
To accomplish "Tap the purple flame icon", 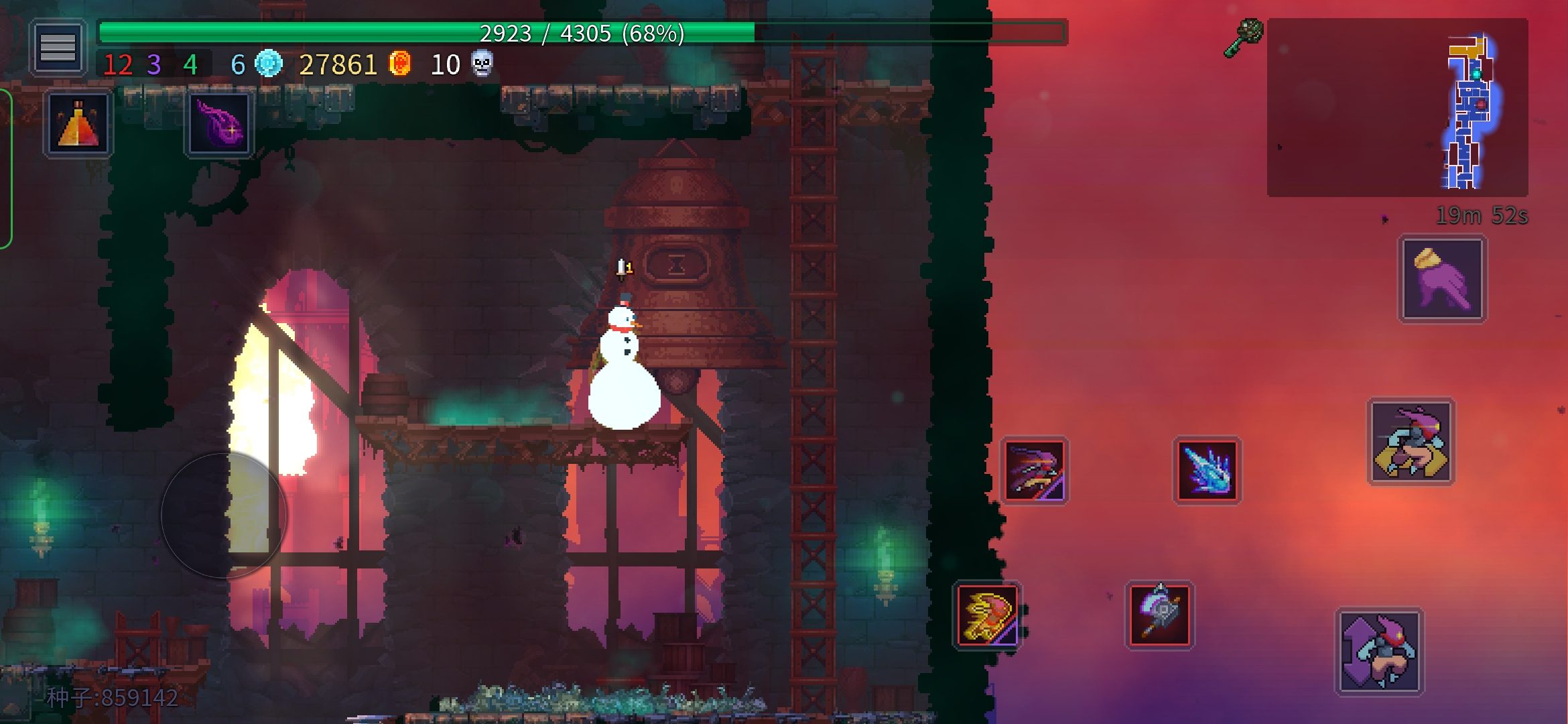I will (219, 125).
